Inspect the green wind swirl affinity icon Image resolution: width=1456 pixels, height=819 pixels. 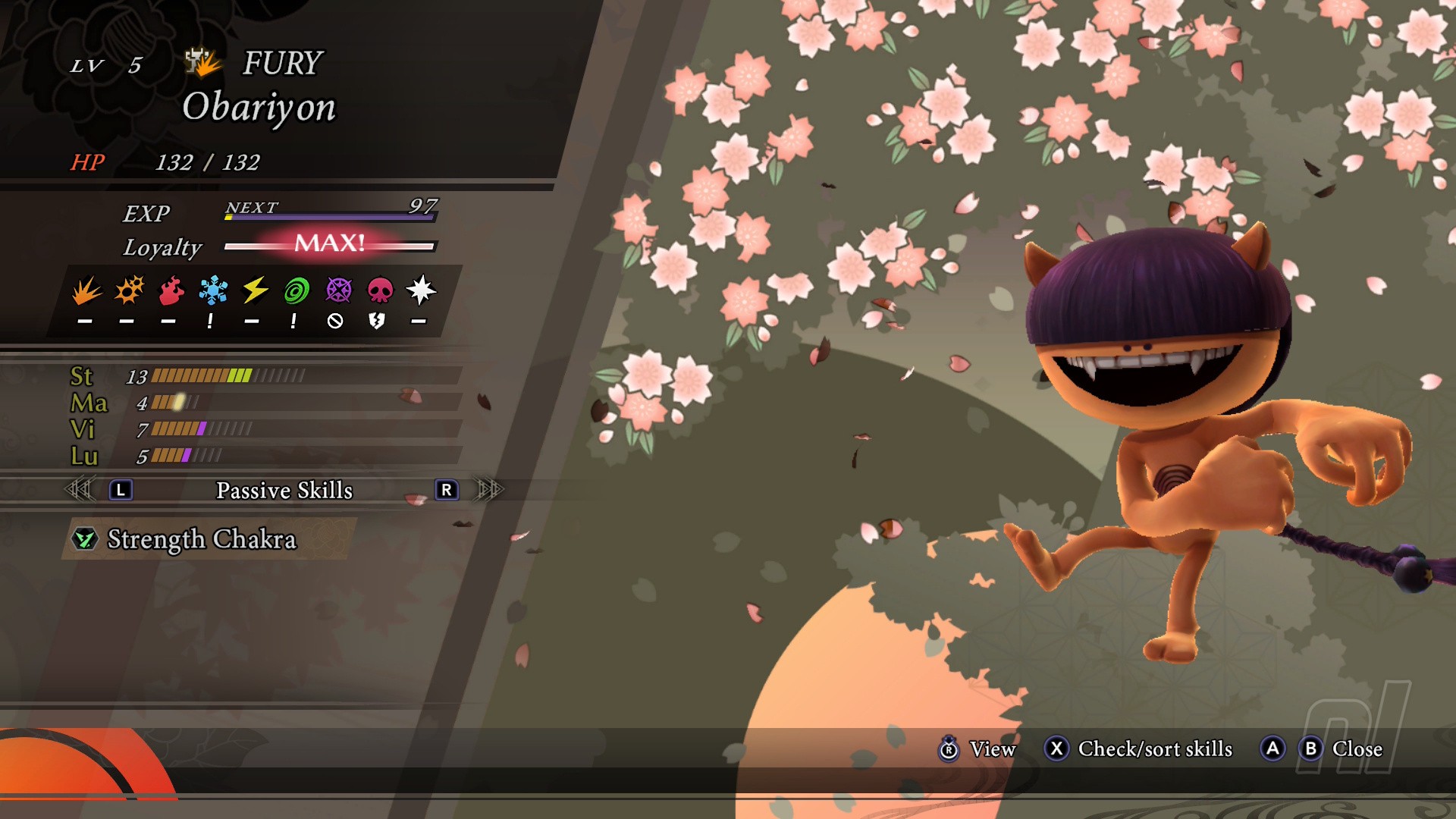pos(297,290)
